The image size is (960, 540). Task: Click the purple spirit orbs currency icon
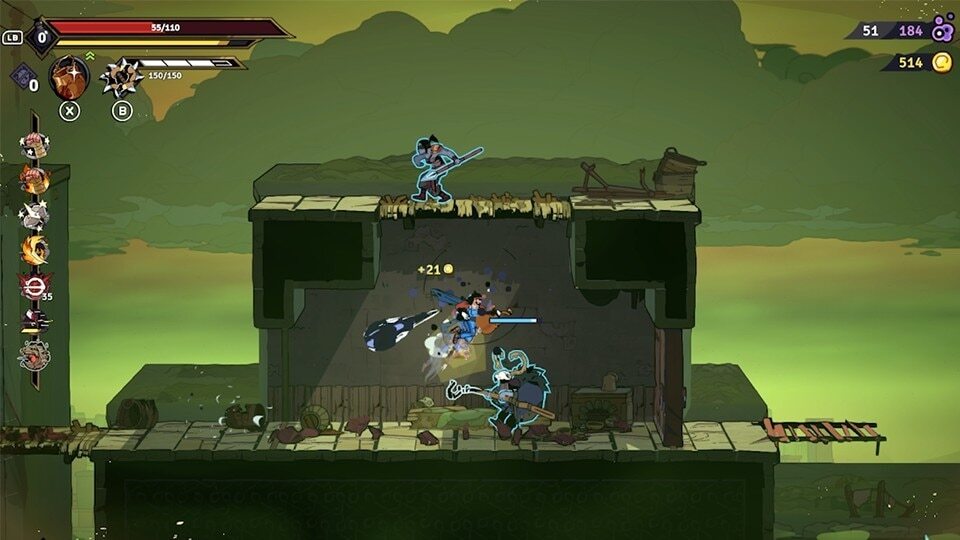pyautogui.click(x=942, y=29)
